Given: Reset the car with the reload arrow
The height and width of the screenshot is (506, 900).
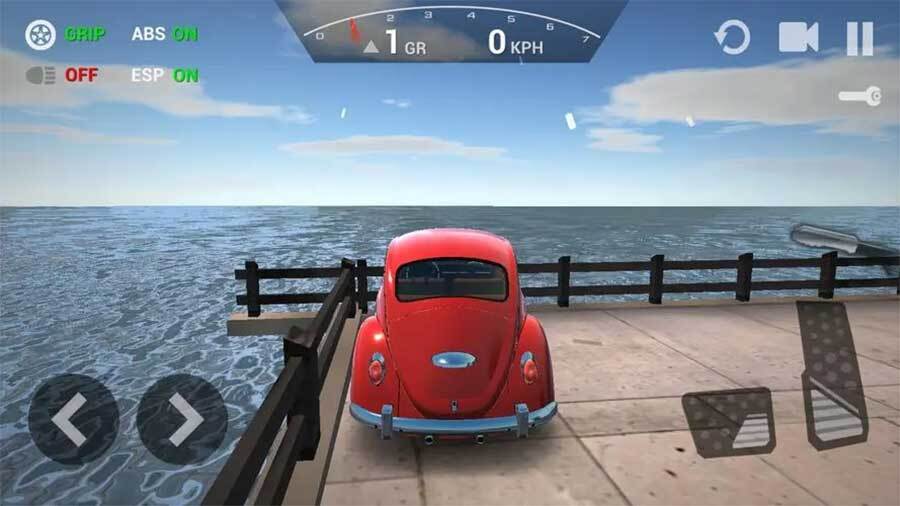Looking at the screenshot, I should pos(732,38).
